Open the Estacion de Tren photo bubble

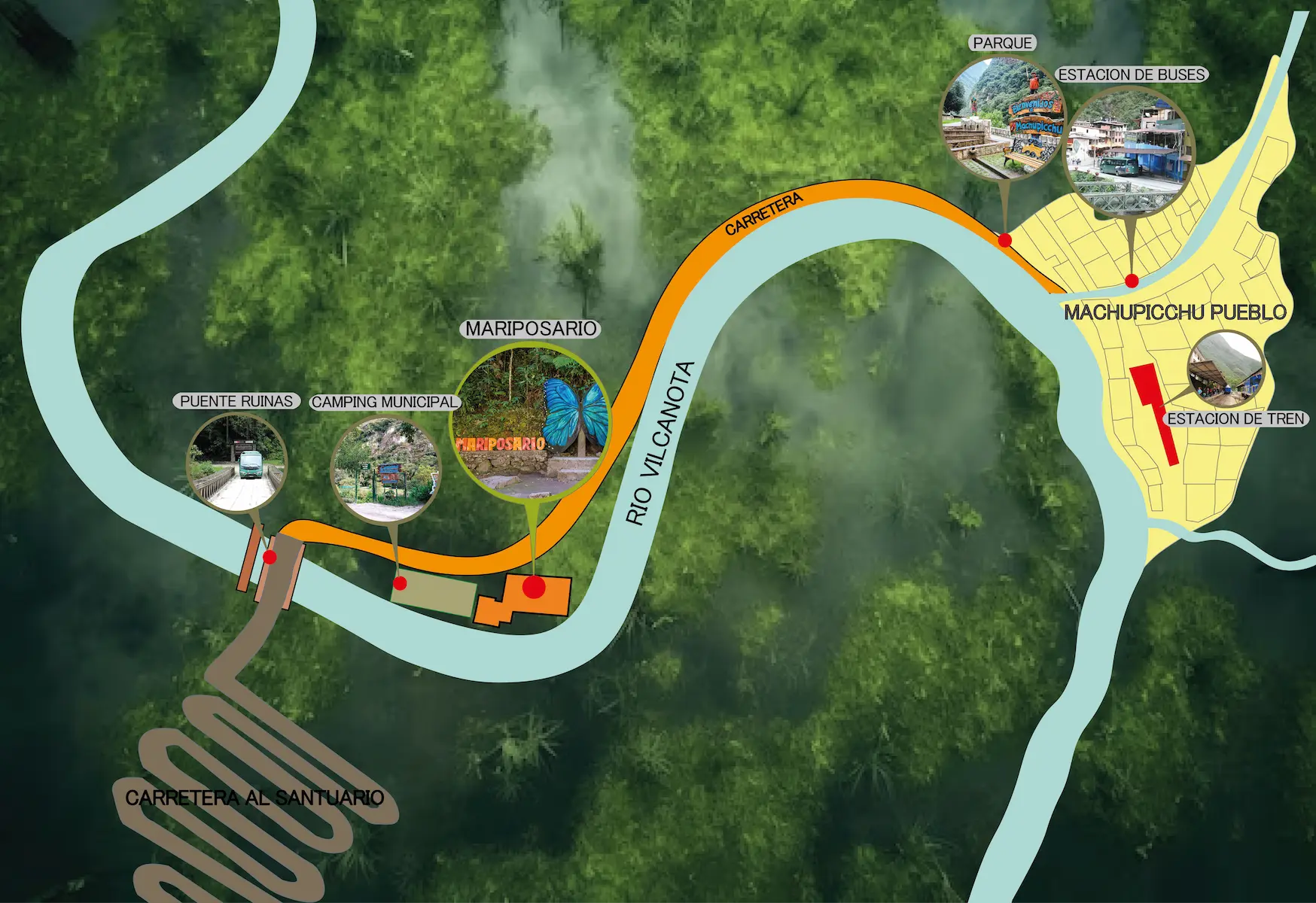1225,369
